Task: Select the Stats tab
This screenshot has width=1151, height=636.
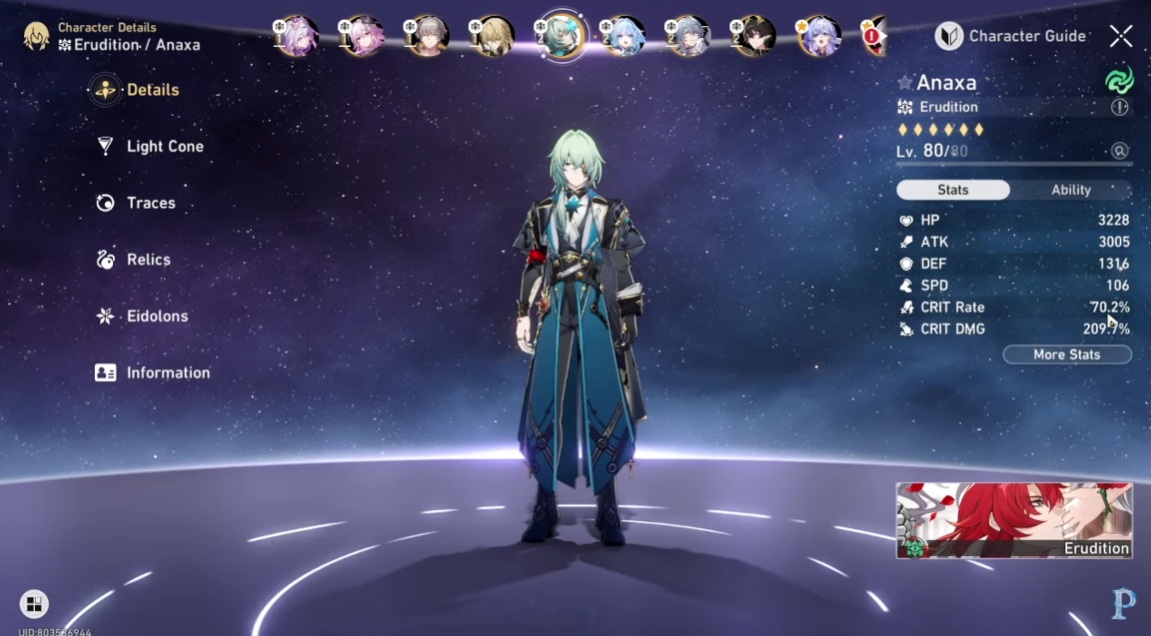Action: click(952, 190)
